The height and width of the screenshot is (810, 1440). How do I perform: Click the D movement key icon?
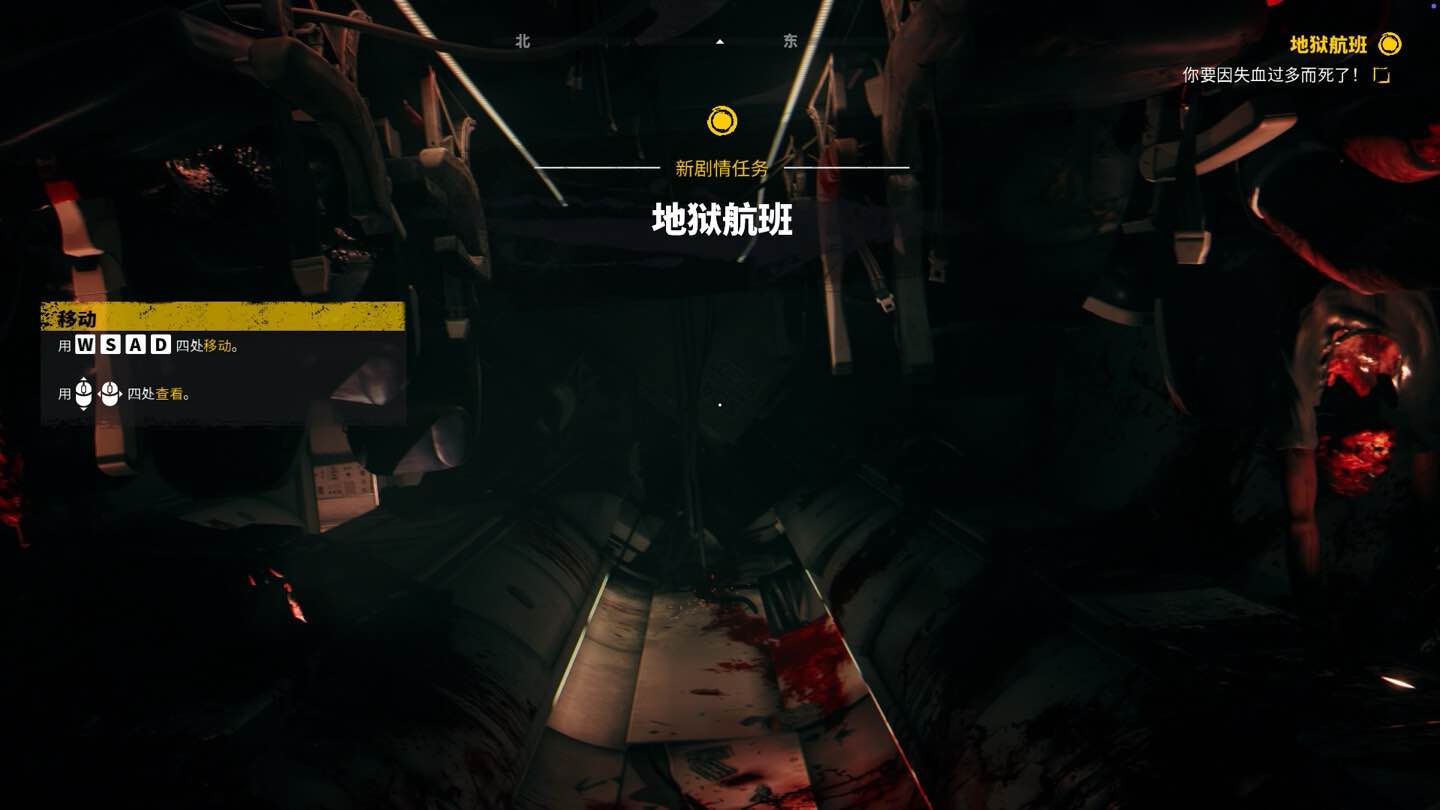[x=162, y=344]
